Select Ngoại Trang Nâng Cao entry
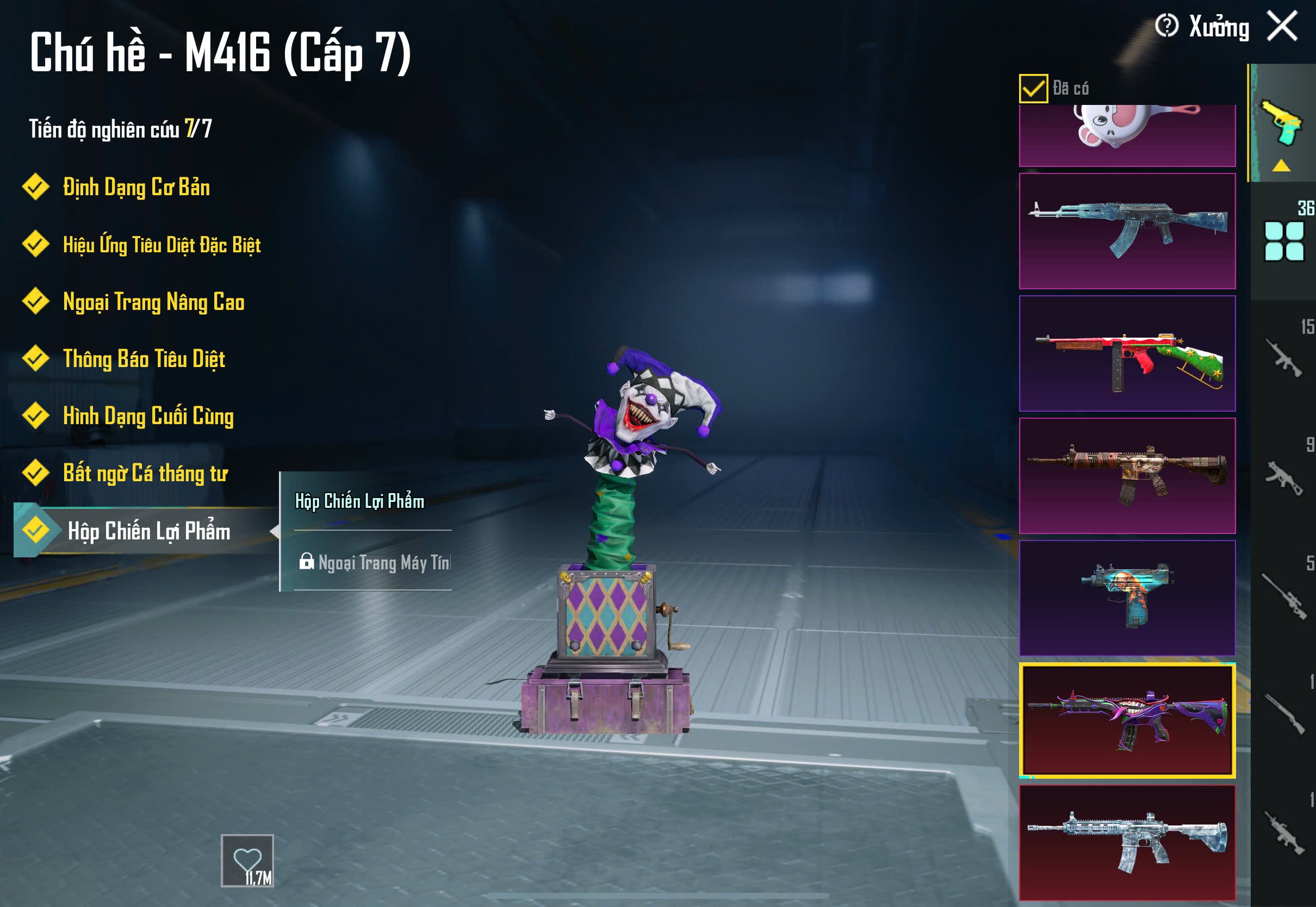Viewport: 1316px width, 907px height. (153, 302)
